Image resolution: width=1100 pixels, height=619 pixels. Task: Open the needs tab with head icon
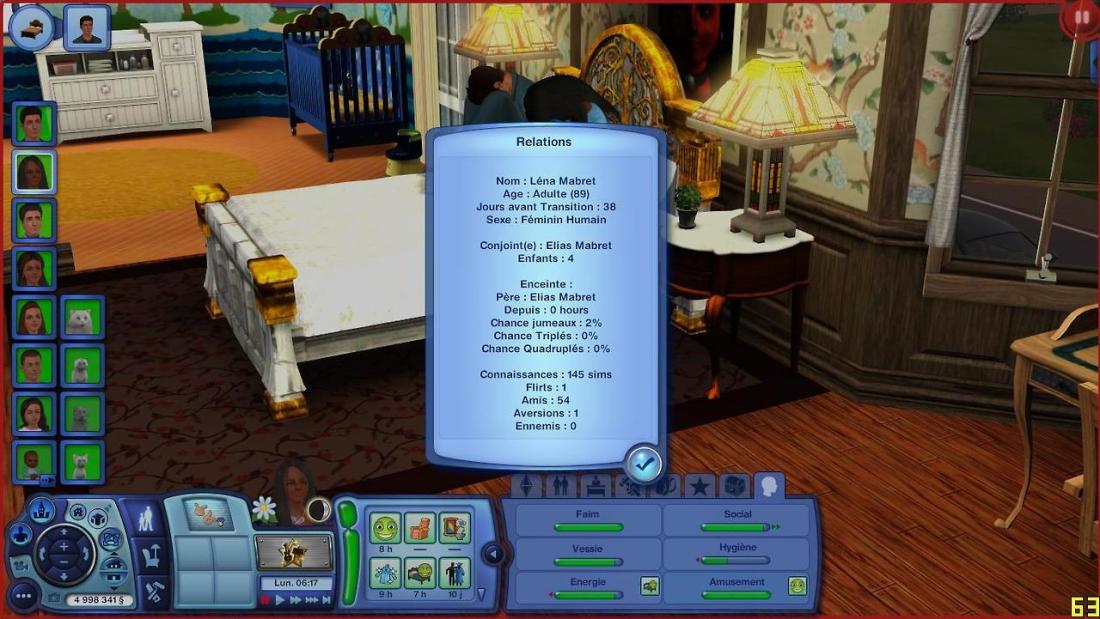(x=769, y=486)
